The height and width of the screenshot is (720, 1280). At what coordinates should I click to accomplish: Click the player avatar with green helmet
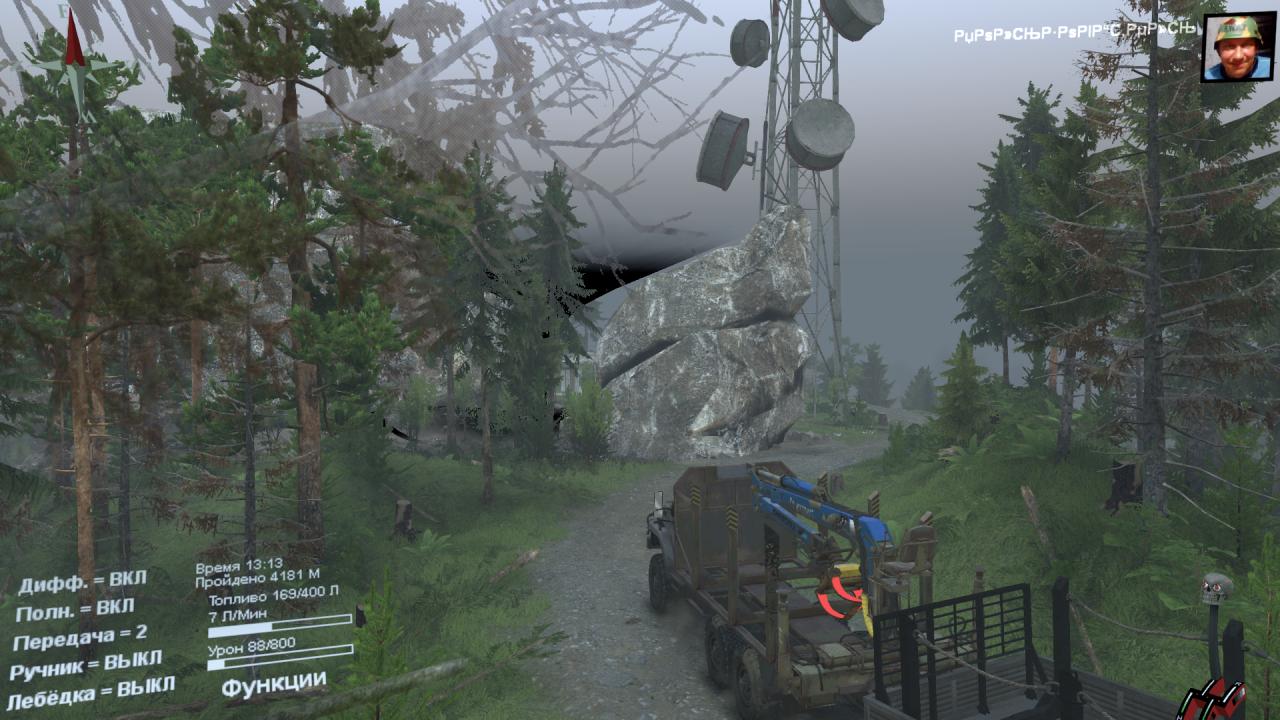tap(1237, 48)
